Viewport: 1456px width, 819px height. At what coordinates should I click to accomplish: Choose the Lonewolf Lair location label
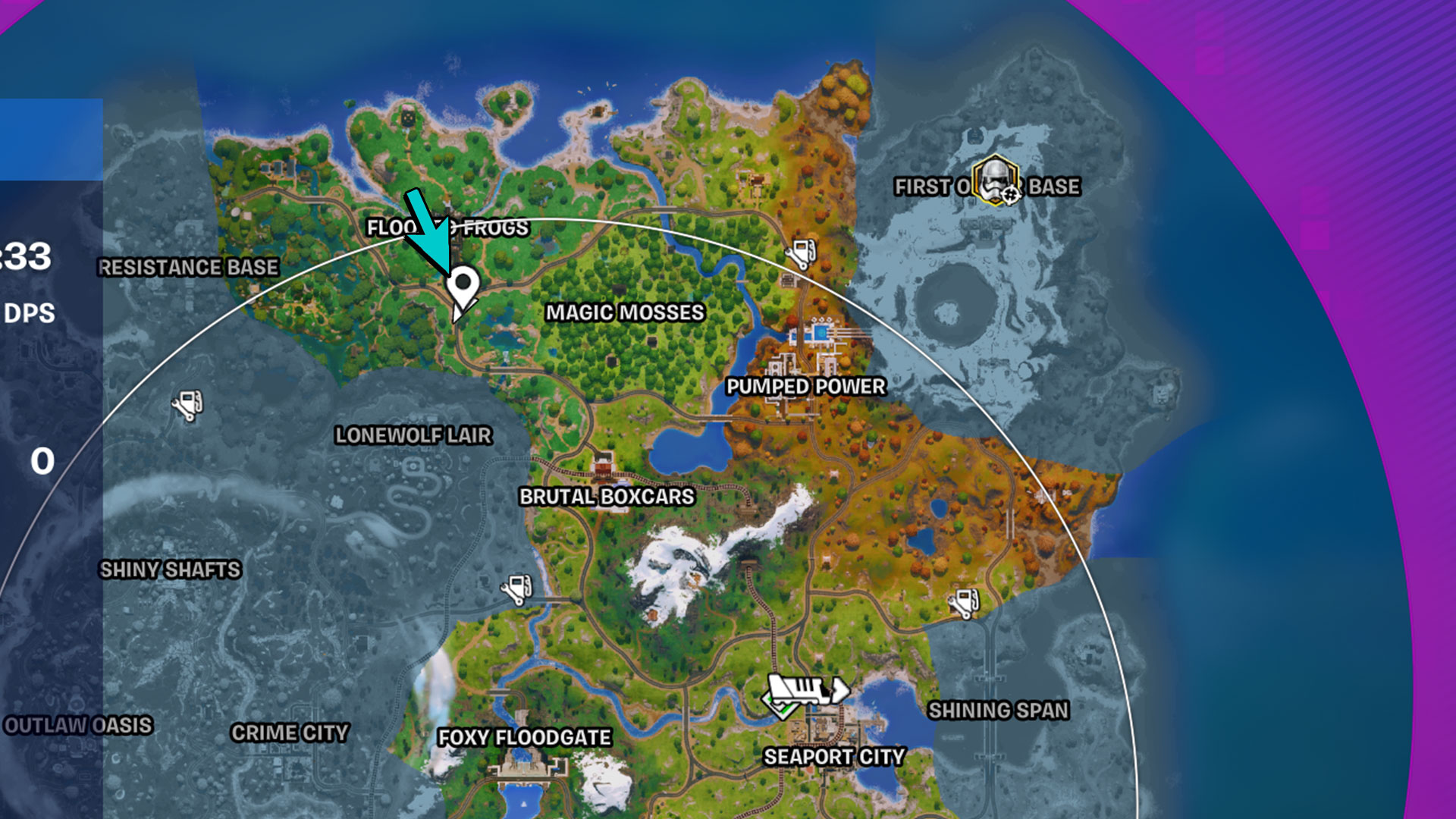coord(413,435)
